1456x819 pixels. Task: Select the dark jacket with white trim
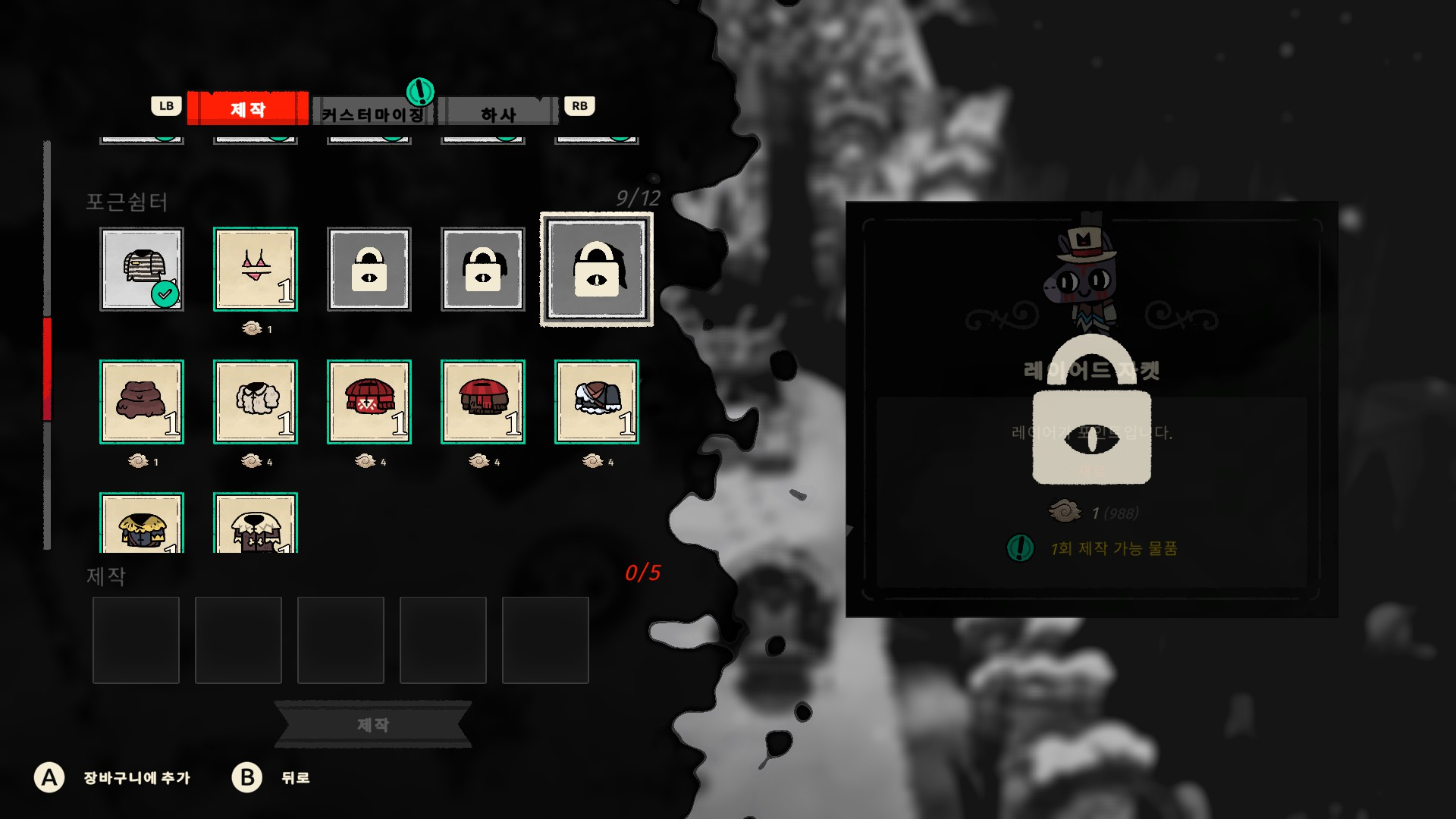597,402
